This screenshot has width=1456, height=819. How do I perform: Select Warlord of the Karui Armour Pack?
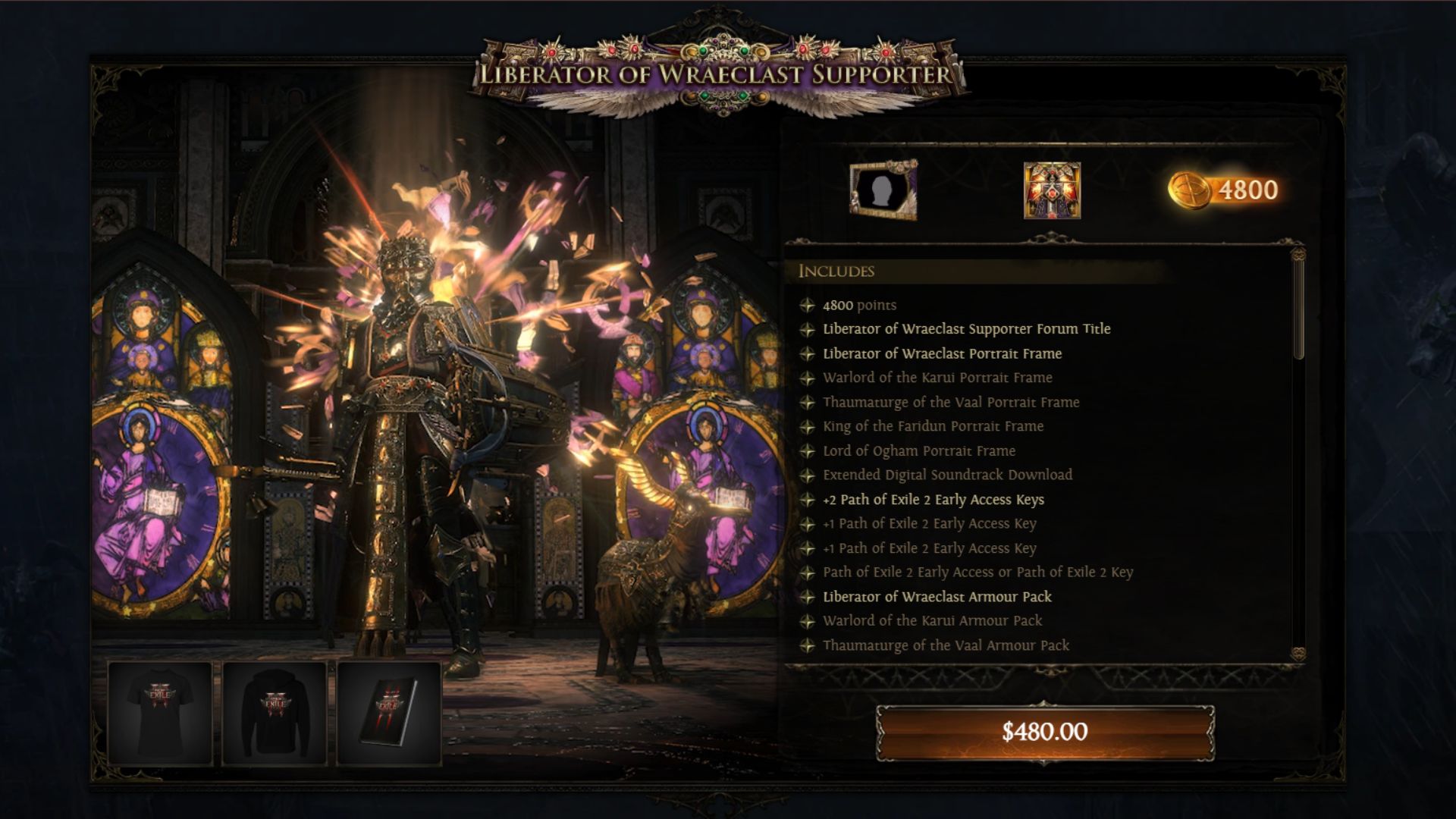932,621
